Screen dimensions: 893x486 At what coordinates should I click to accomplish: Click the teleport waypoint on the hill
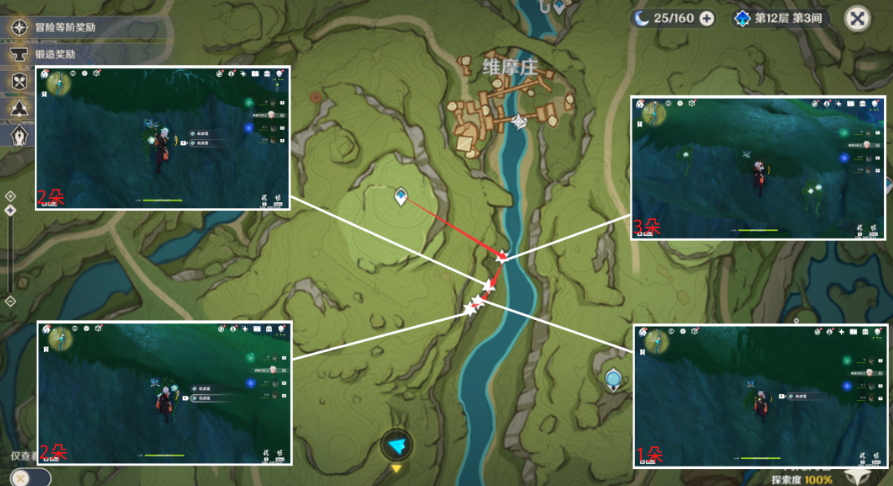pos(401,197)
